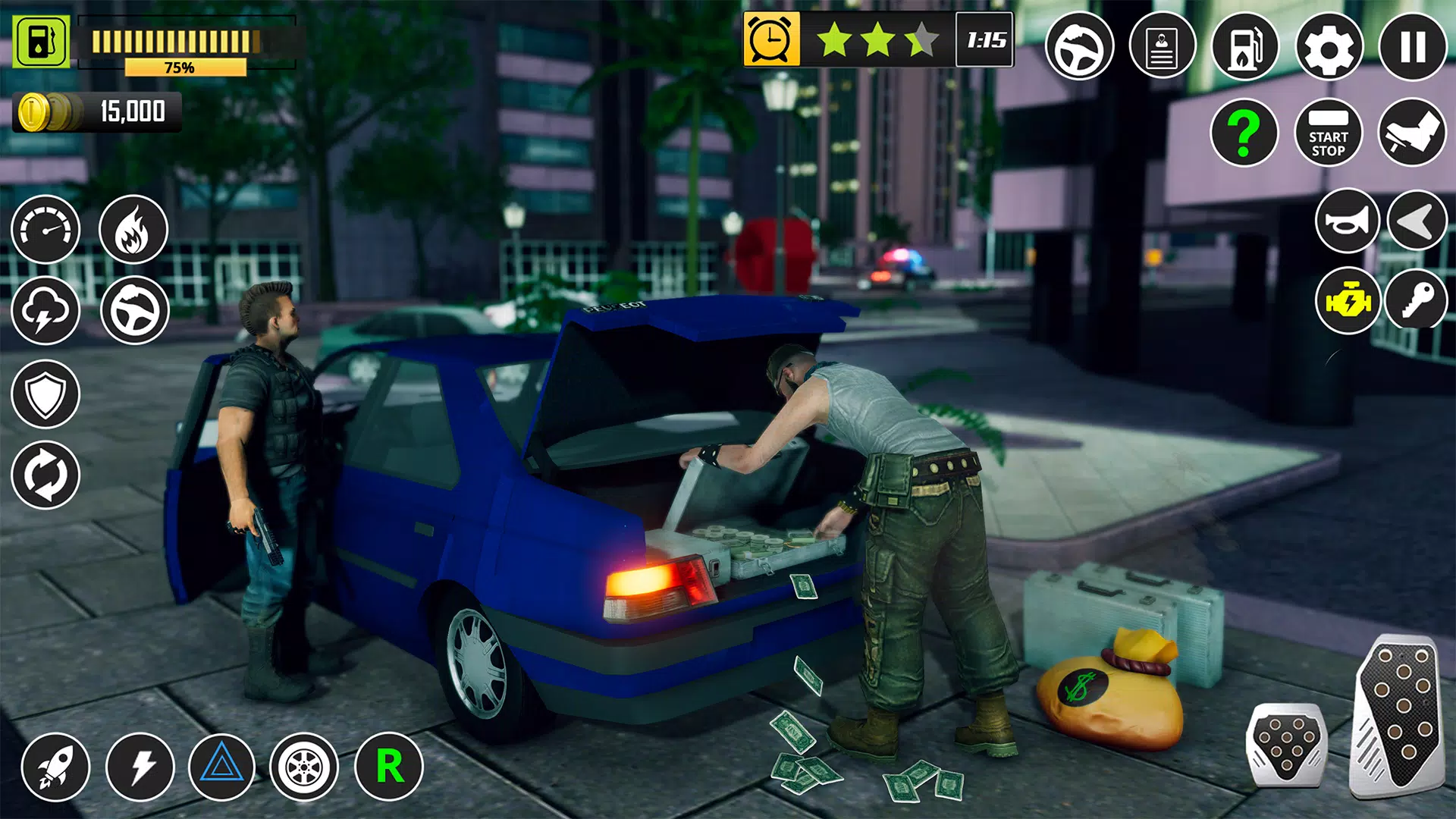Image resolution: width=1456 pixels, height=819 pixels.
Task: Open the driver license card icon
Action: click(x=1162, y=47)
